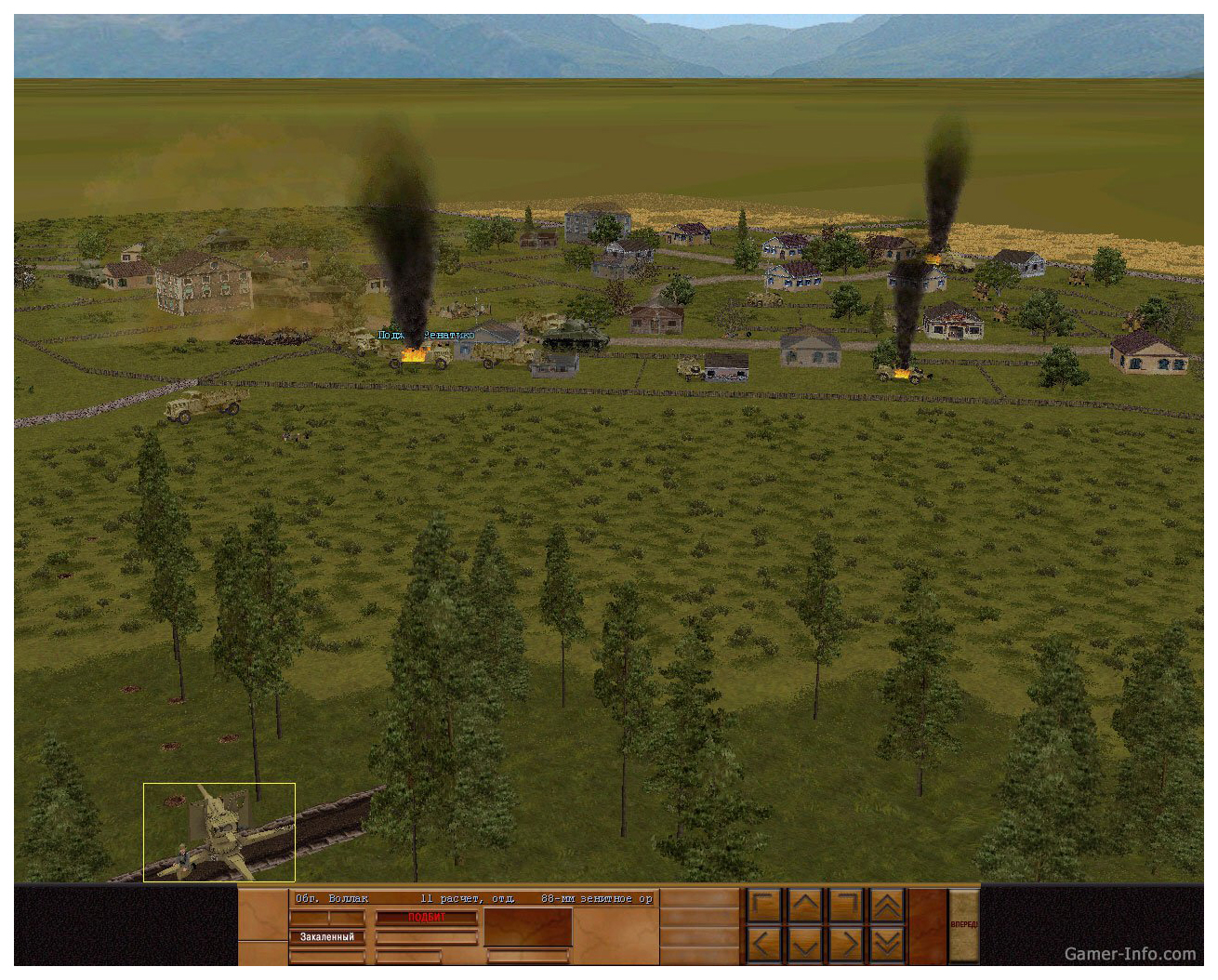Move camera forward with single up arrow

[805, 905]
